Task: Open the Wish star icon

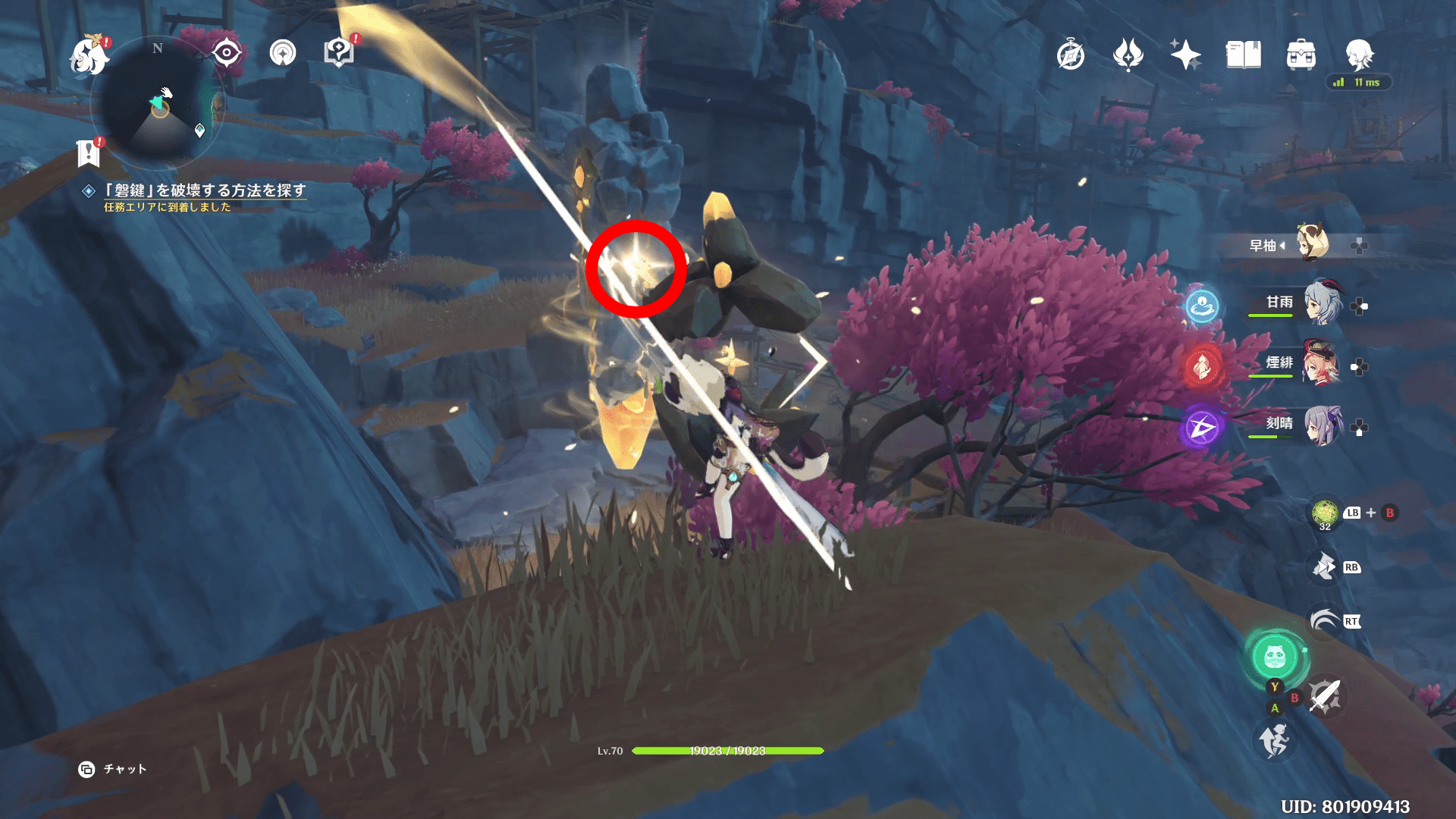Action: [x=1185, y=55]
